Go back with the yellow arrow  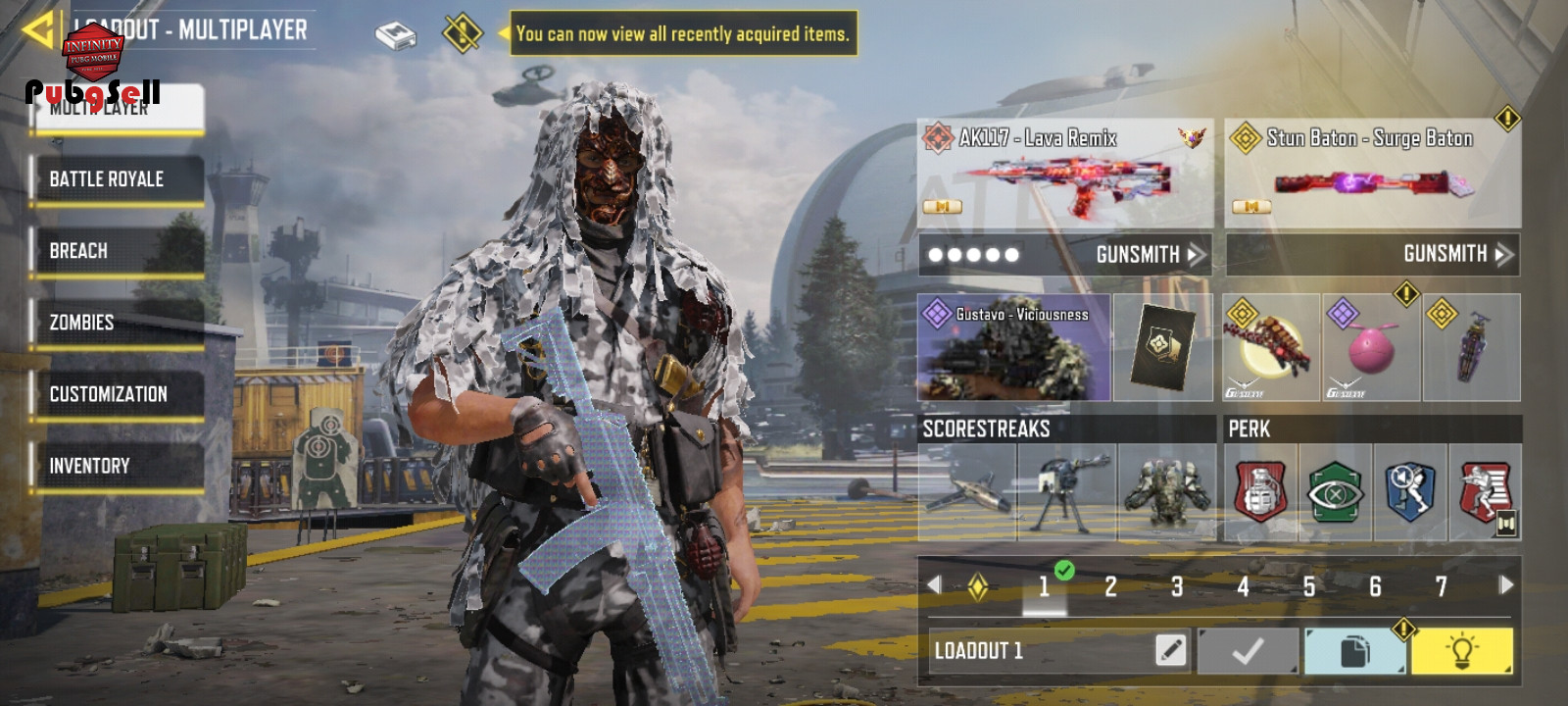(x=37, y=29)
